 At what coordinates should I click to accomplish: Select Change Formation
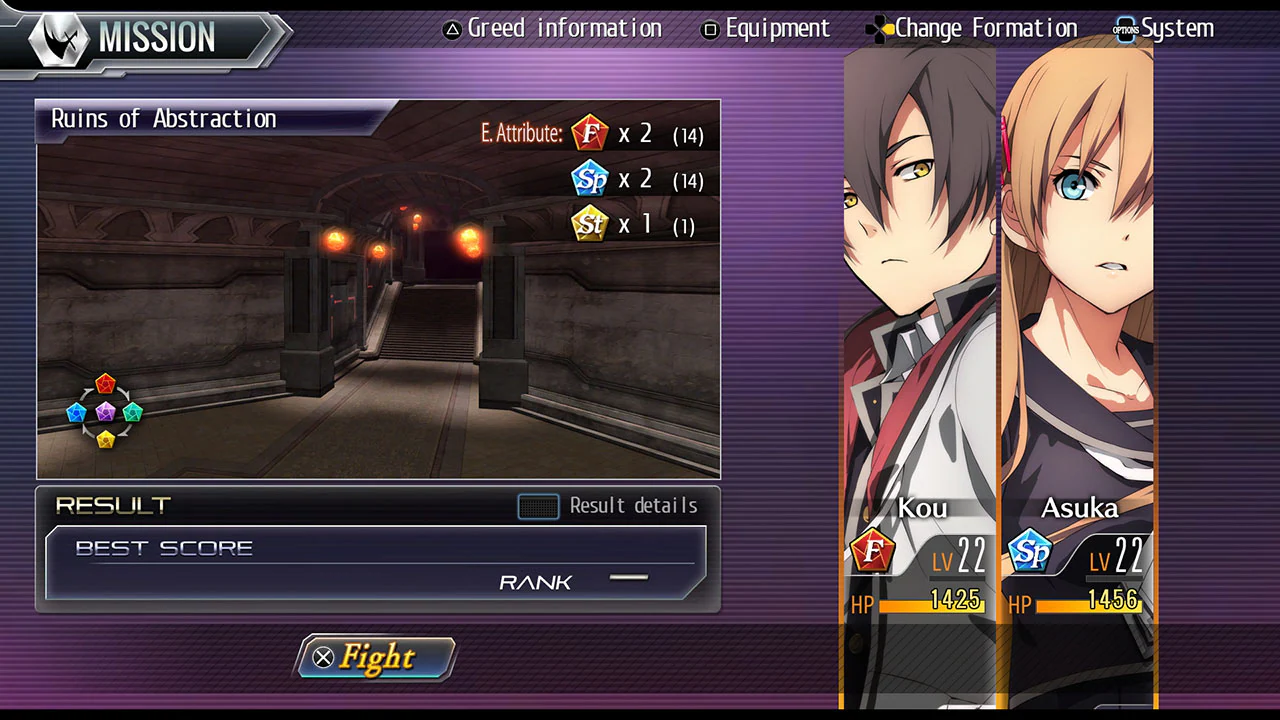point(985,29)
